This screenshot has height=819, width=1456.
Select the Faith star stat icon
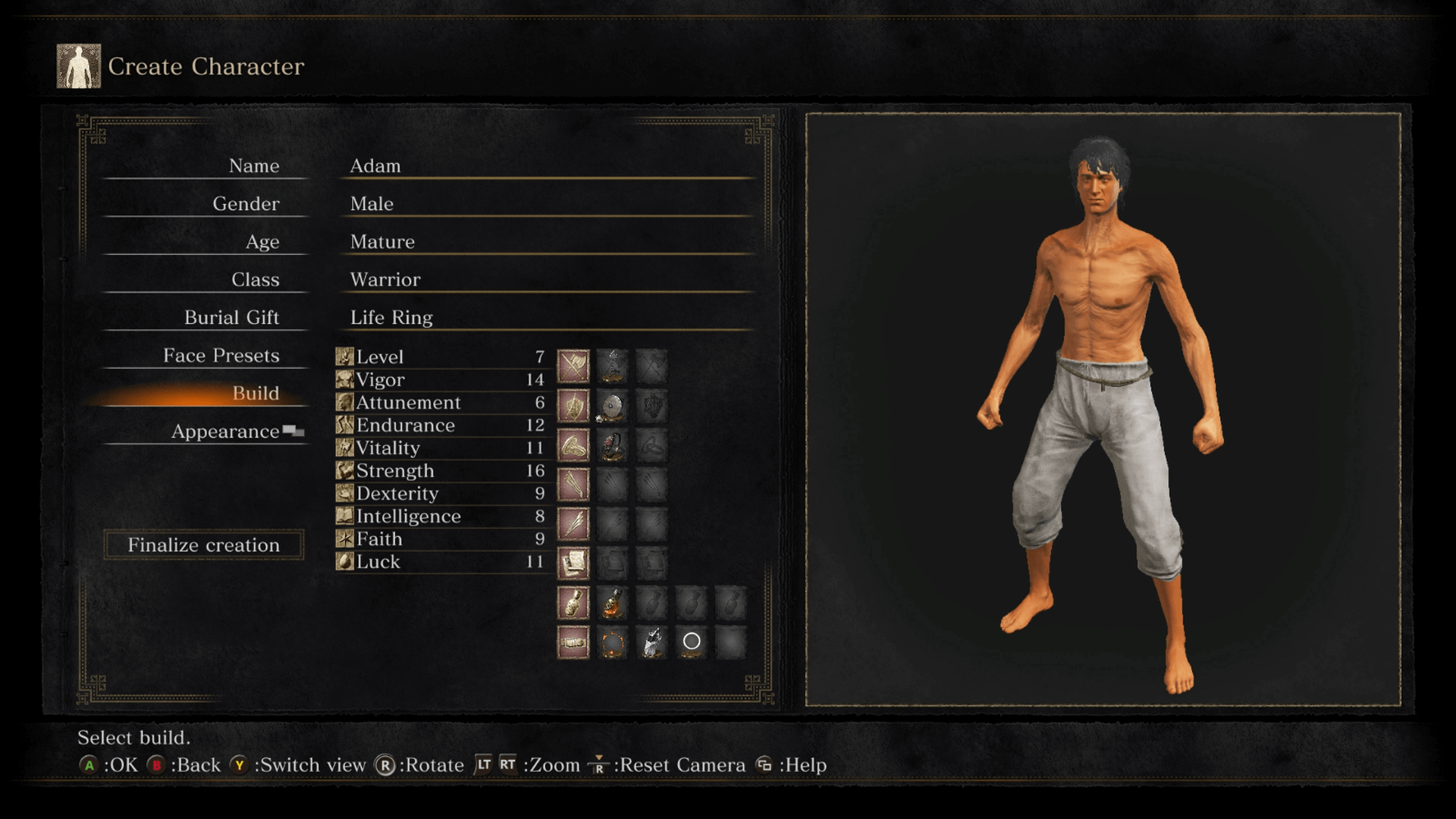click(344, 539)
